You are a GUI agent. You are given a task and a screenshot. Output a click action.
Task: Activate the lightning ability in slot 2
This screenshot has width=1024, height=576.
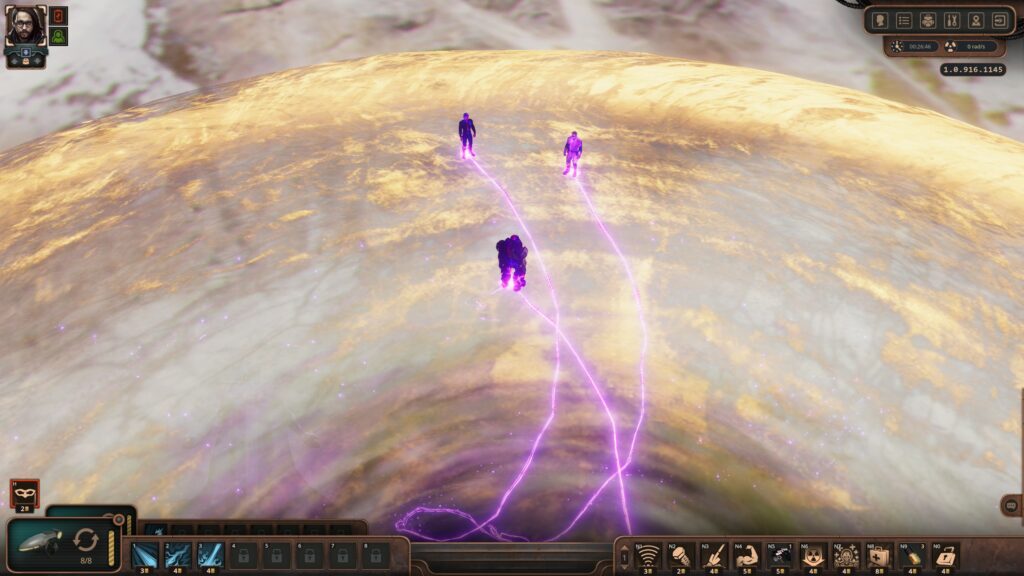click(177, 554)
